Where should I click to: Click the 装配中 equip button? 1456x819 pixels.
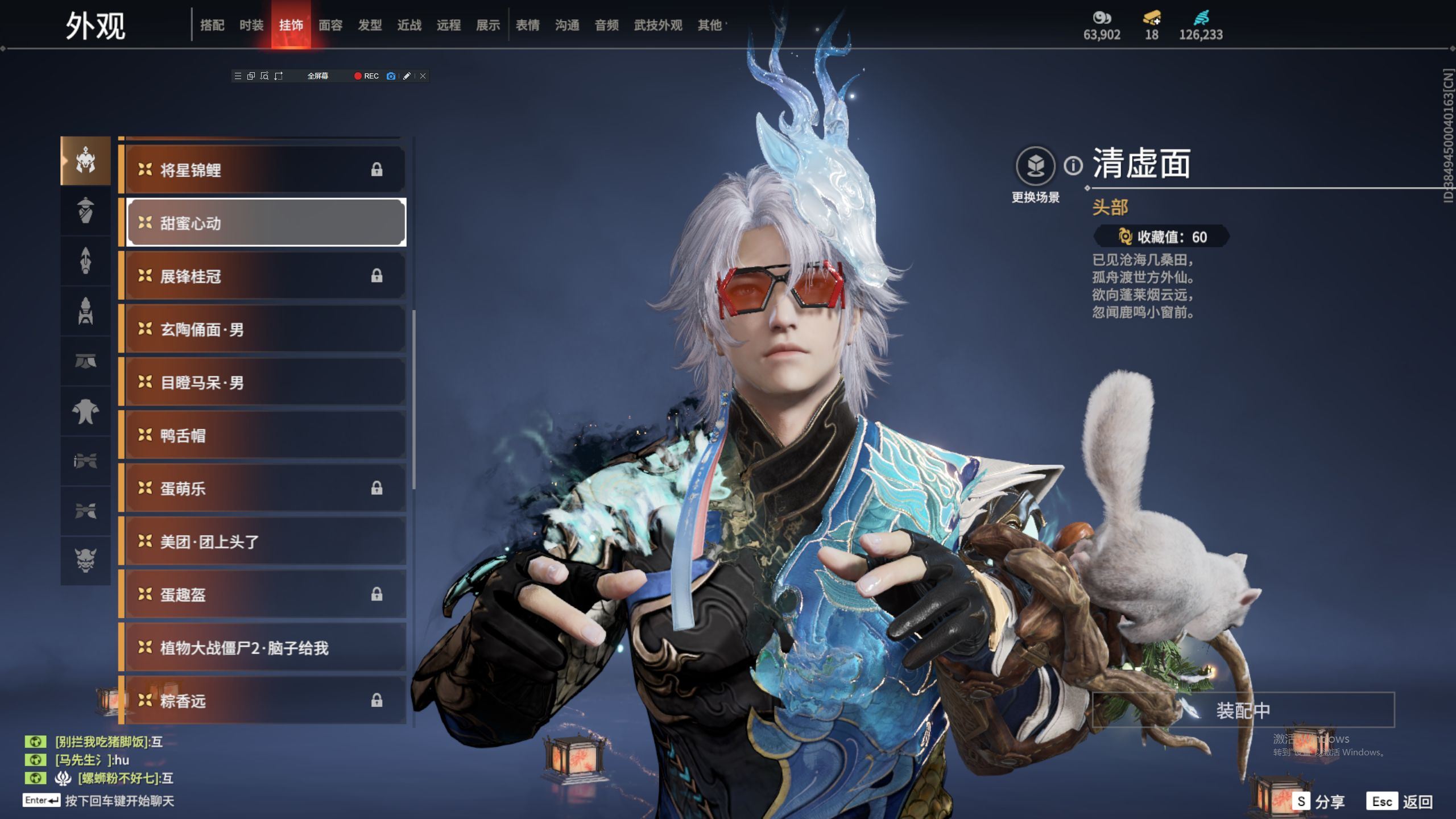click(1243, 710)
